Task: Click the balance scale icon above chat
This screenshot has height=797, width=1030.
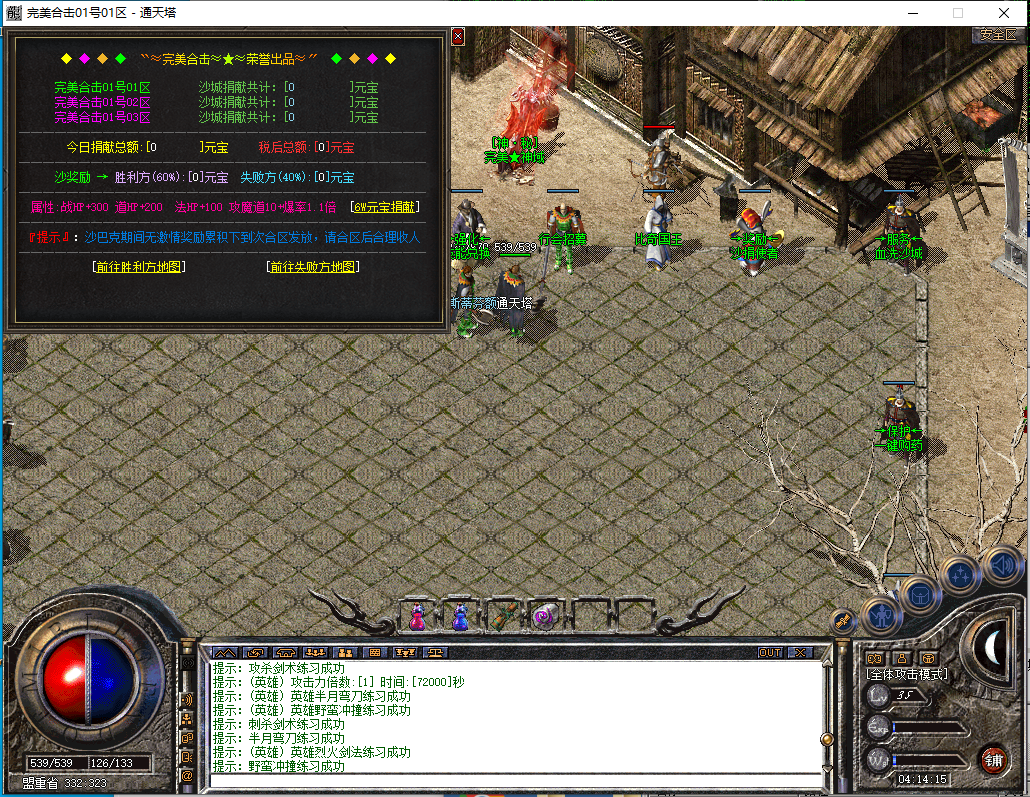Action: [x=434, y=652]
